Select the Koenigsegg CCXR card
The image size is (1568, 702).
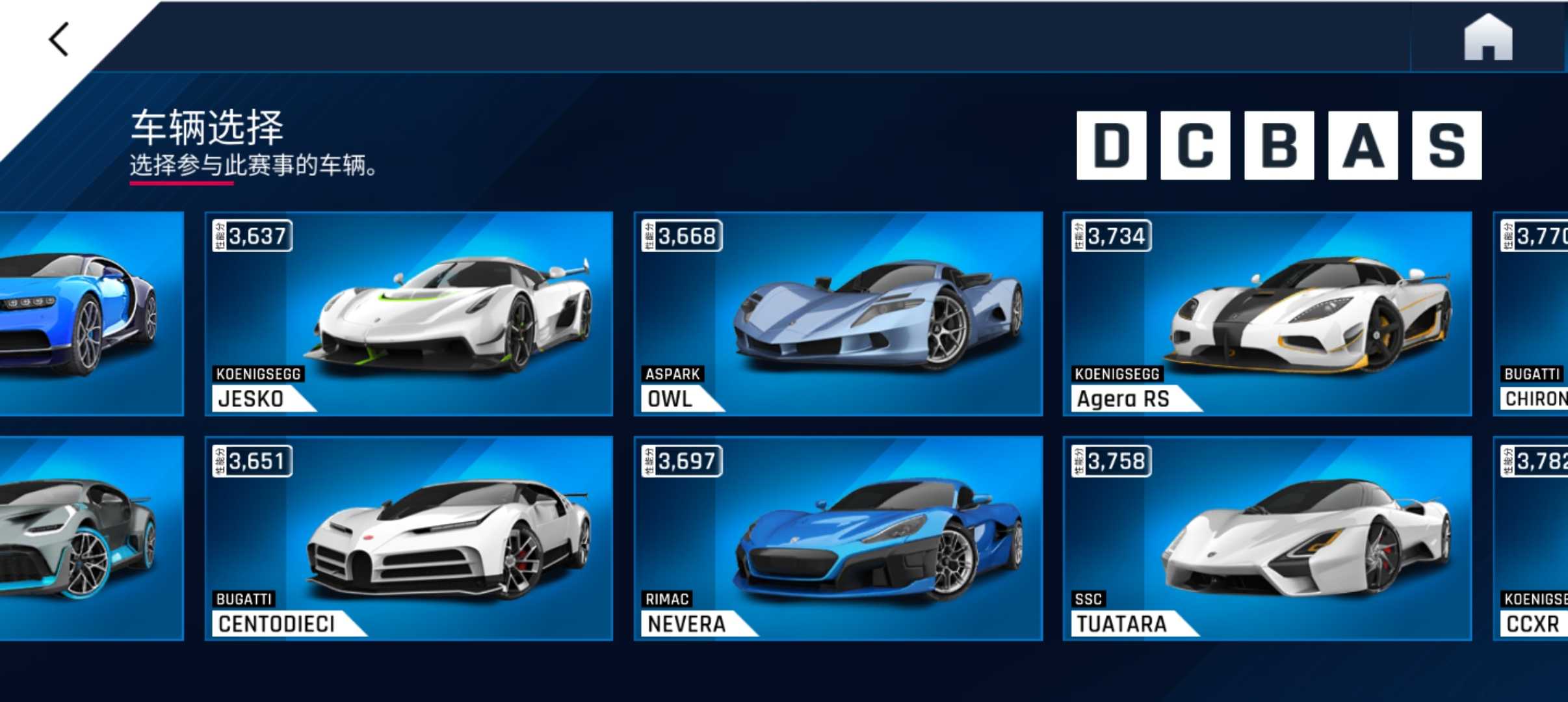point(1532,538)
